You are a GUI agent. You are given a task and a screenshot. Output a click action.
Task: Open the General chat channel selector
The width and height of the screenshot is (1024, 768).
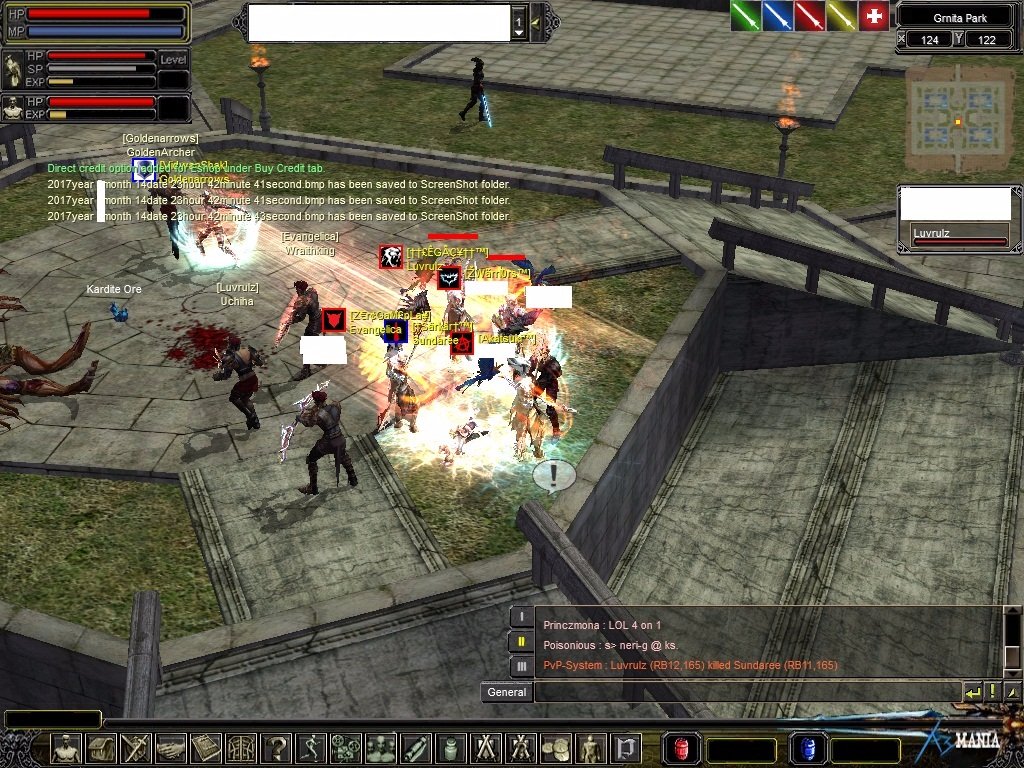click(506, 692)
